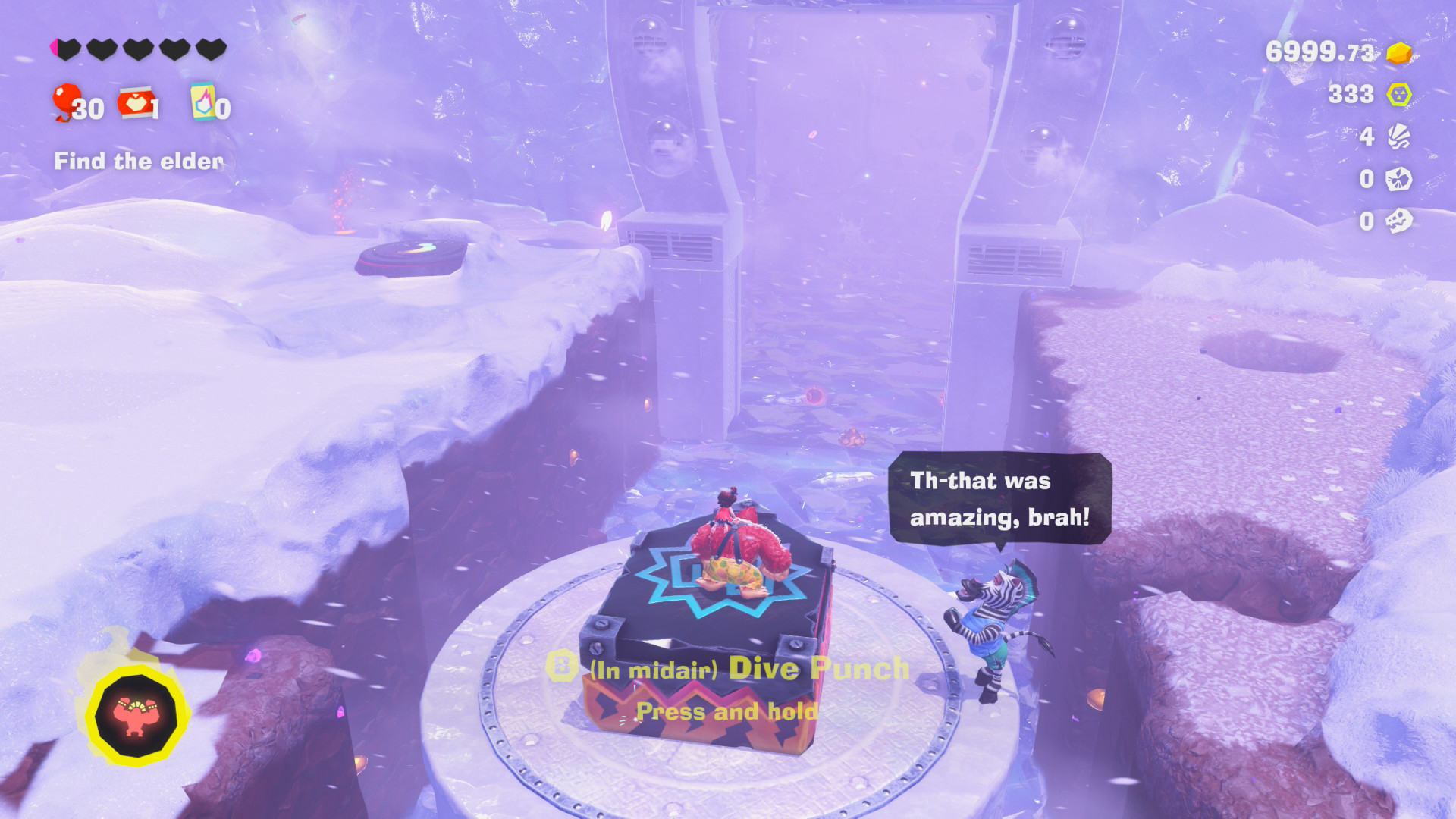Image resolution: width=1456 pixels, height=819 pixels.
Task: Select the gold nugget currency icon
Action: pyautogui.click(x=1398, y=53)
